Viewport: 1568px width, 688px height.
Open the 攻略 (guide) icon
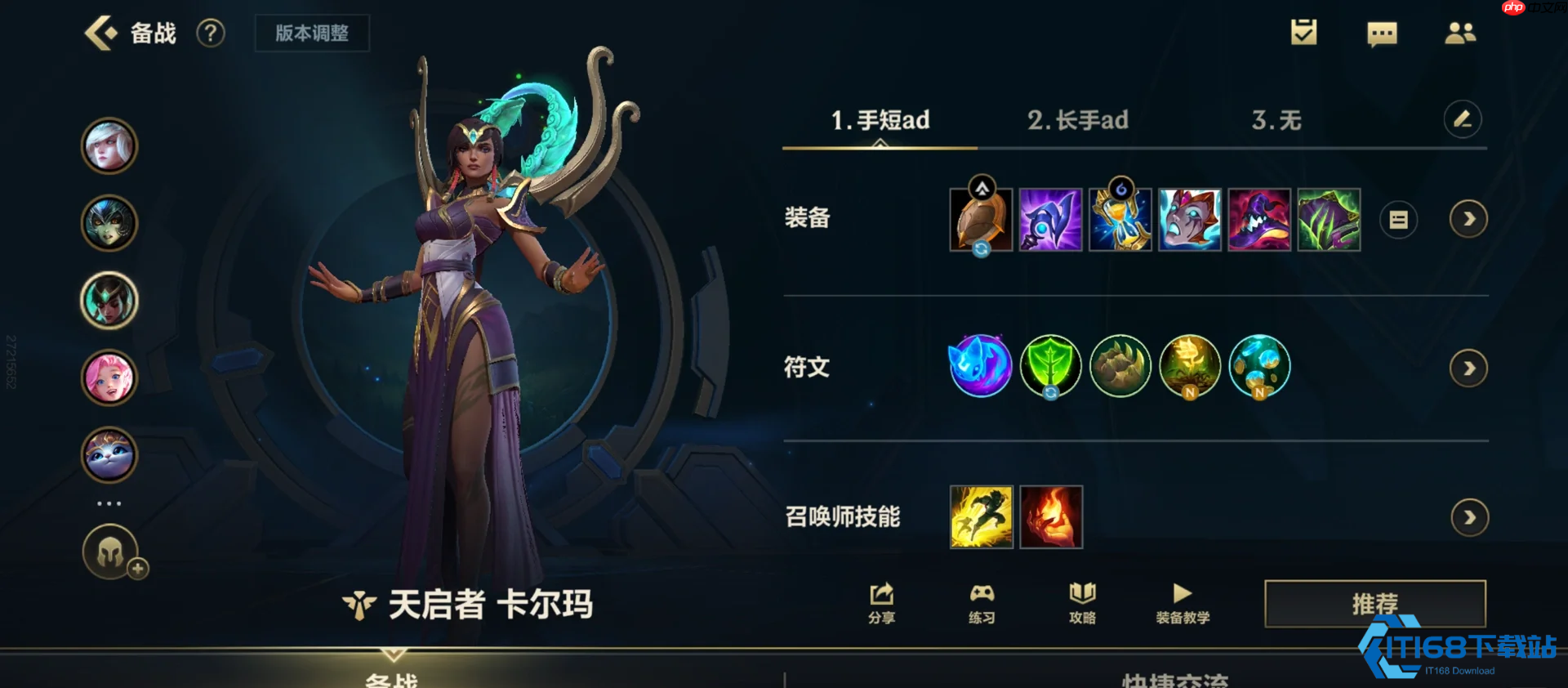tap(1081, 603)
